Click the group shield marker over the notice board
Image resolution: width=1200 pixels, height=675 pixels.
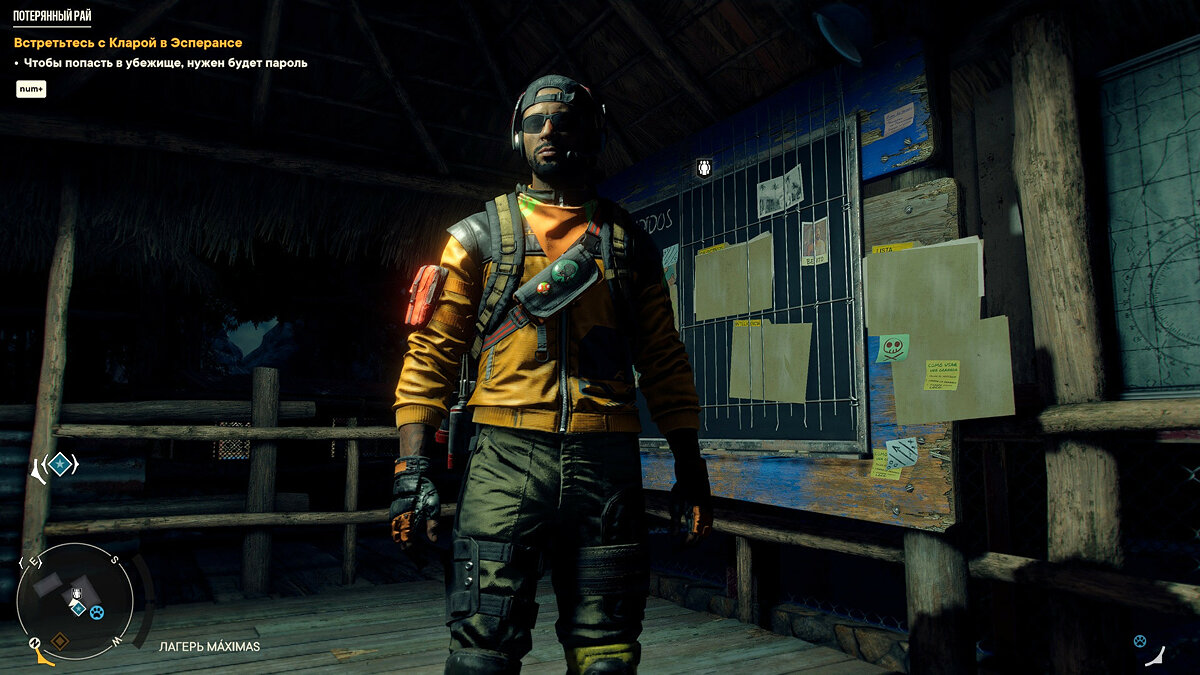coord(704,168)
